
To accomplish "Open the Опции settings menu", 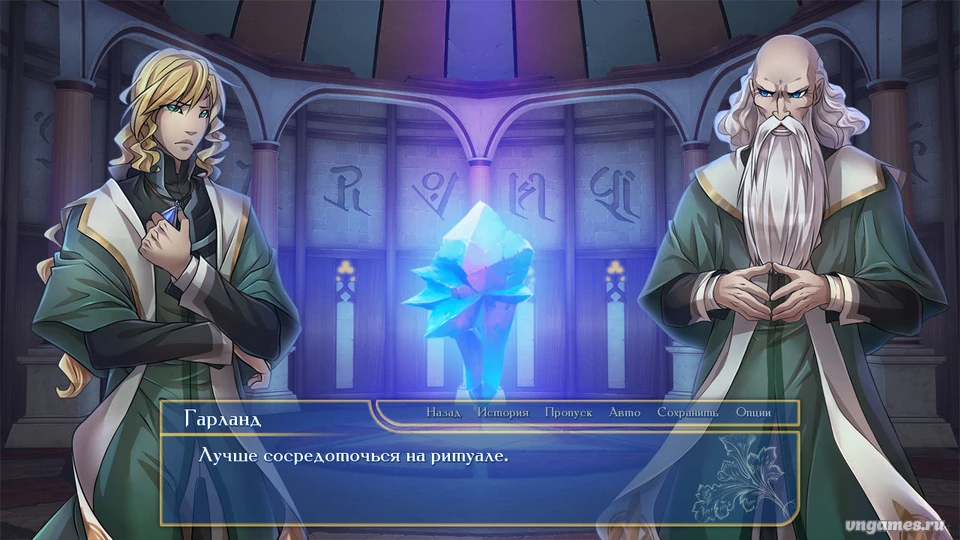I will coord(753,412).
